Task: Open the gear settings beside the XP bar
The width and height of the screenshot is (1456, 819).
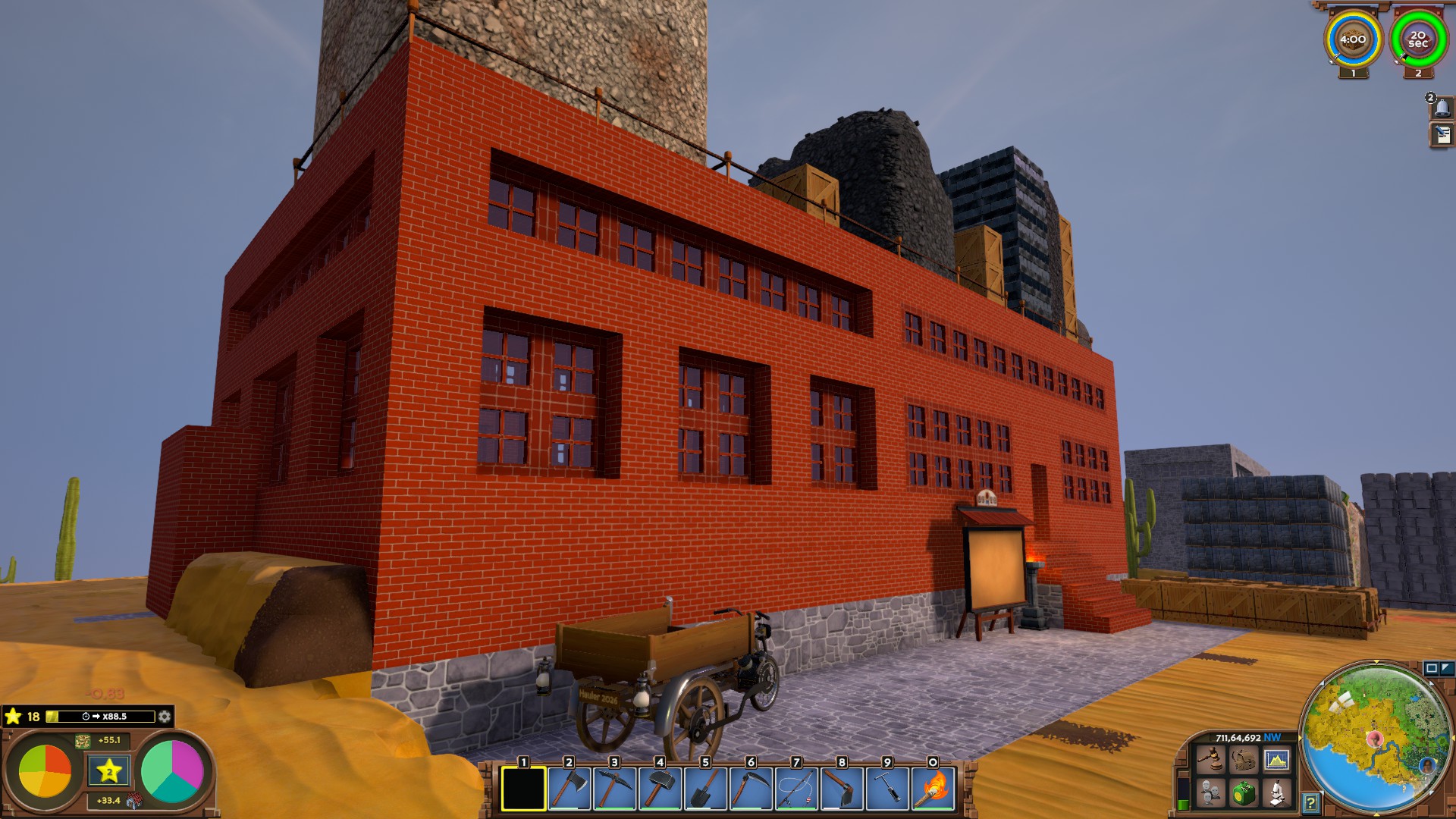Action: coord(165,717)
